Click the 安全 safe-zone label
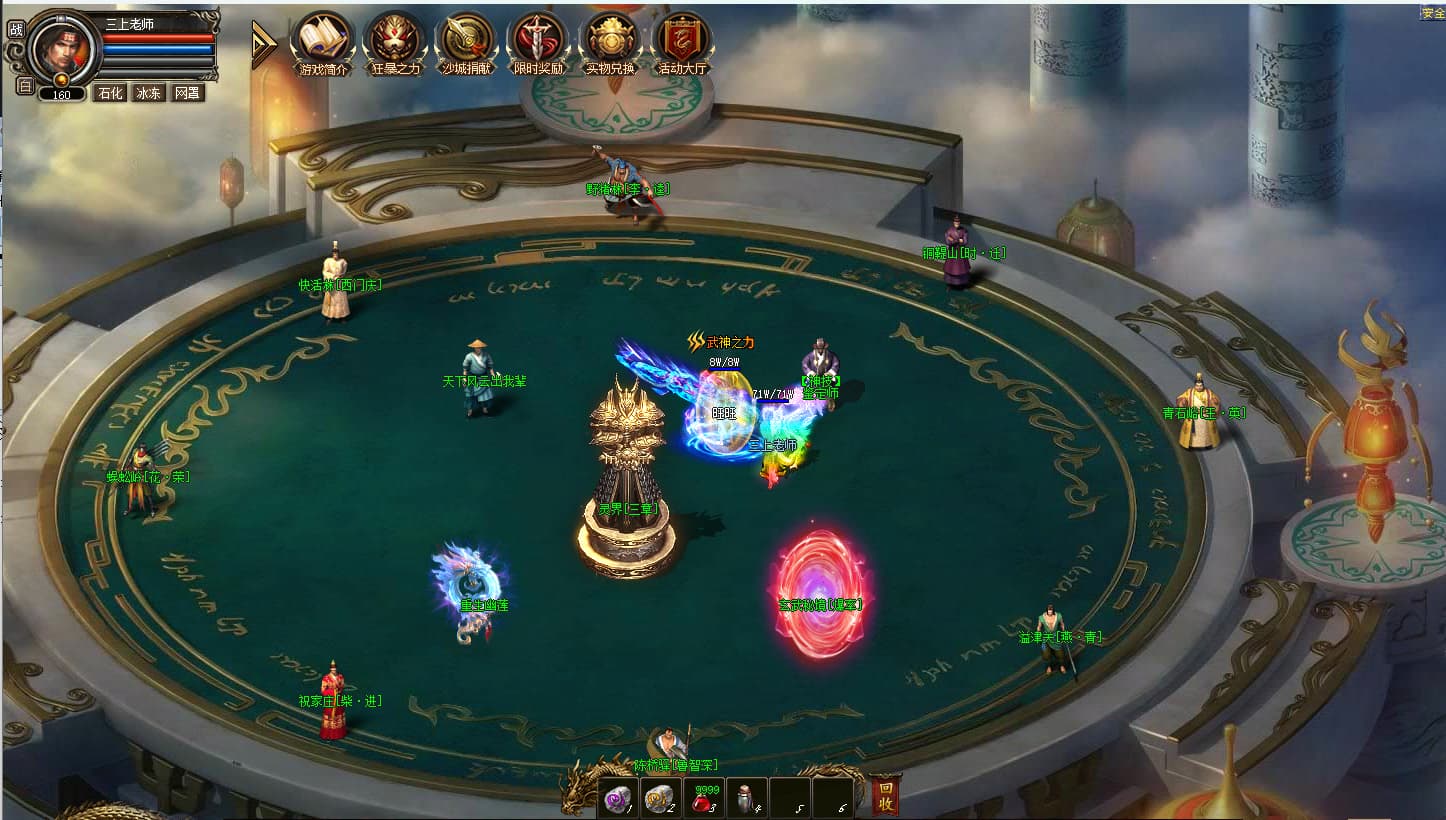 [1433, 13]
